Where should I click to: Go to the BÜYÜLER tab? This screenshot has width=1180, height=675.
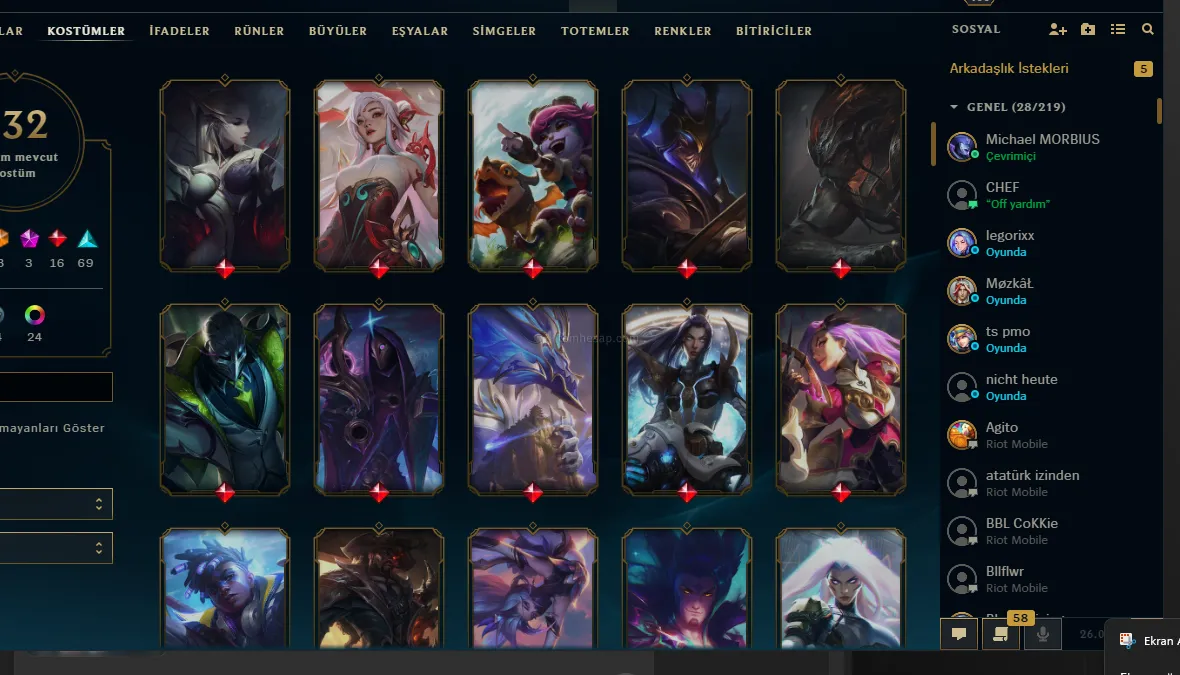click(x=338, y=31)
